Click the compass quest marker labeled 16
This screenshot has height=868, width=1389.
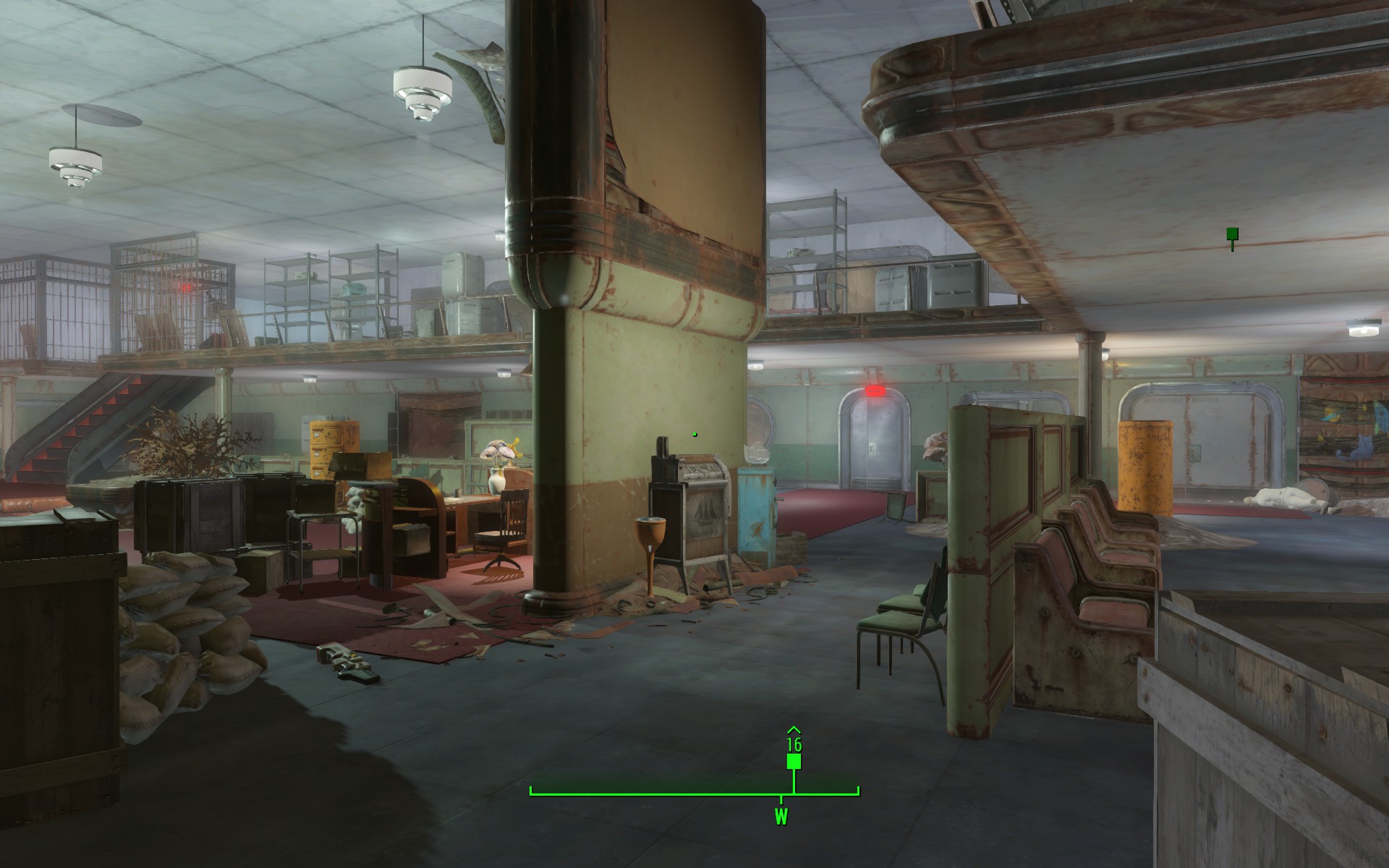tap(794, 762)
